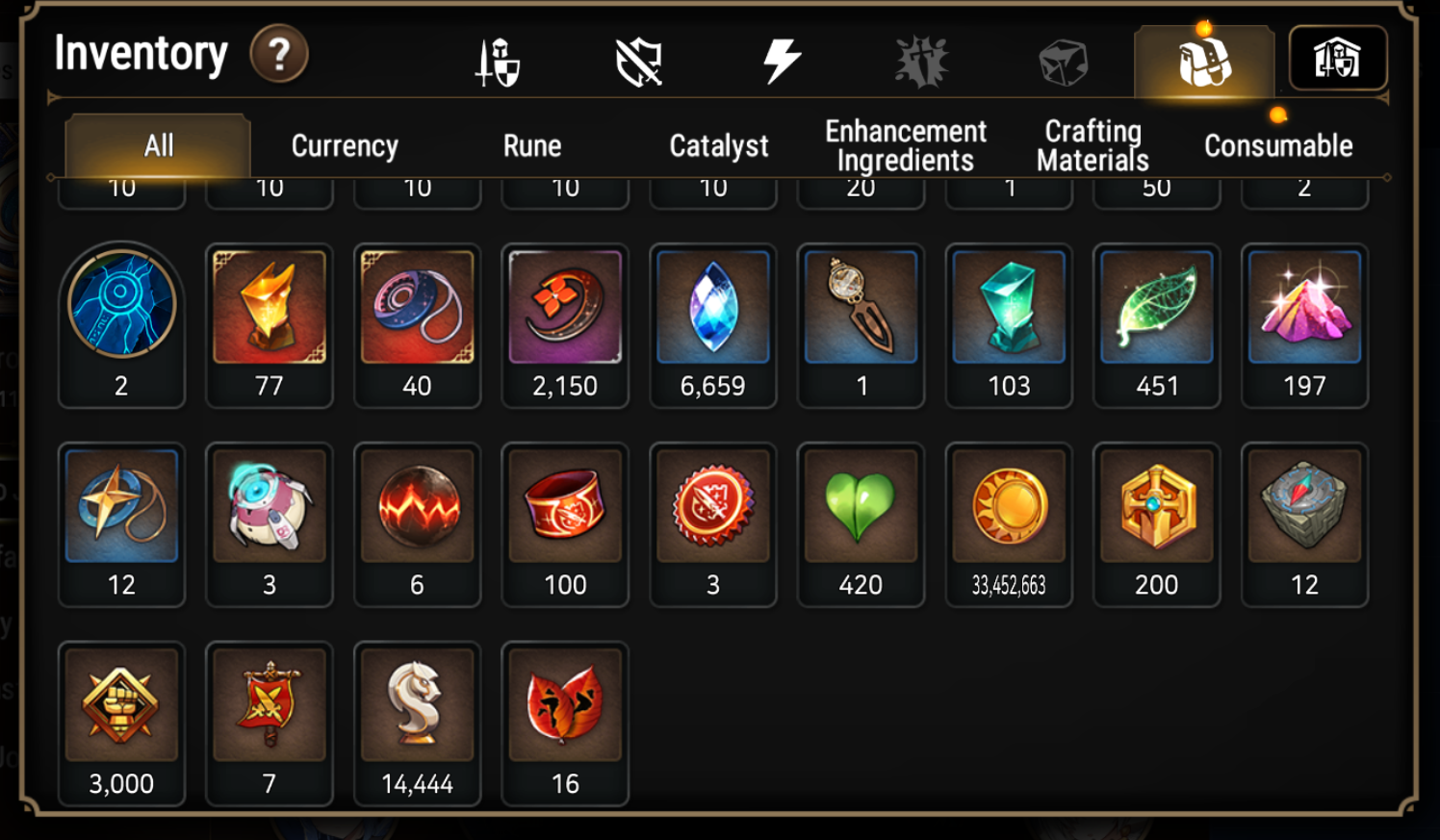Select the blue crystal gem with 6,659
Image resolution: width=1440 pixels, height=840 pixels.
[x=713, y=324]
